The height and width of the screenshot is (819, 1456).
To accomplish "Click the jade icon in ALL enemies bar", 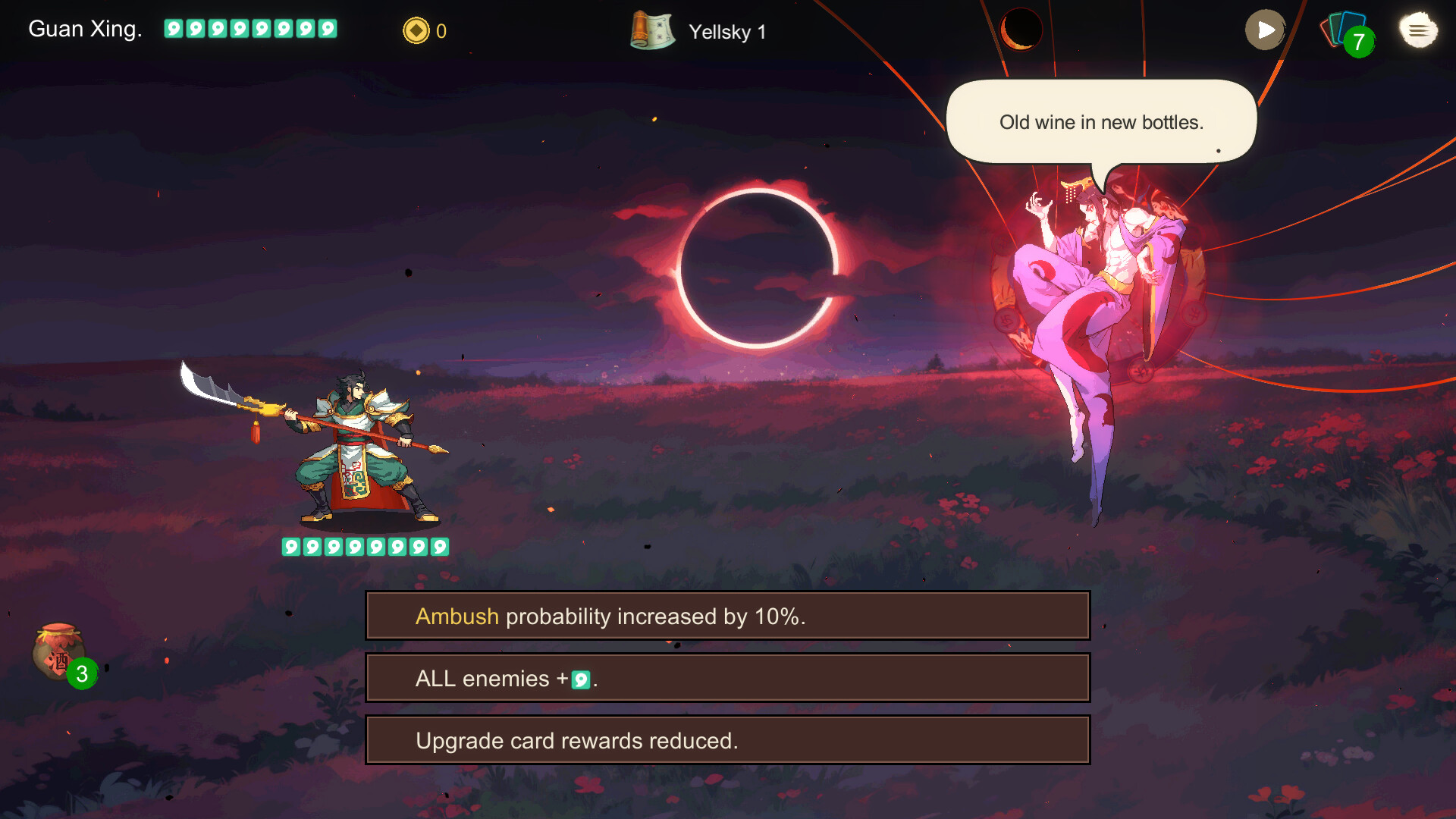I will pyautogui.click(x=579, y=679).
